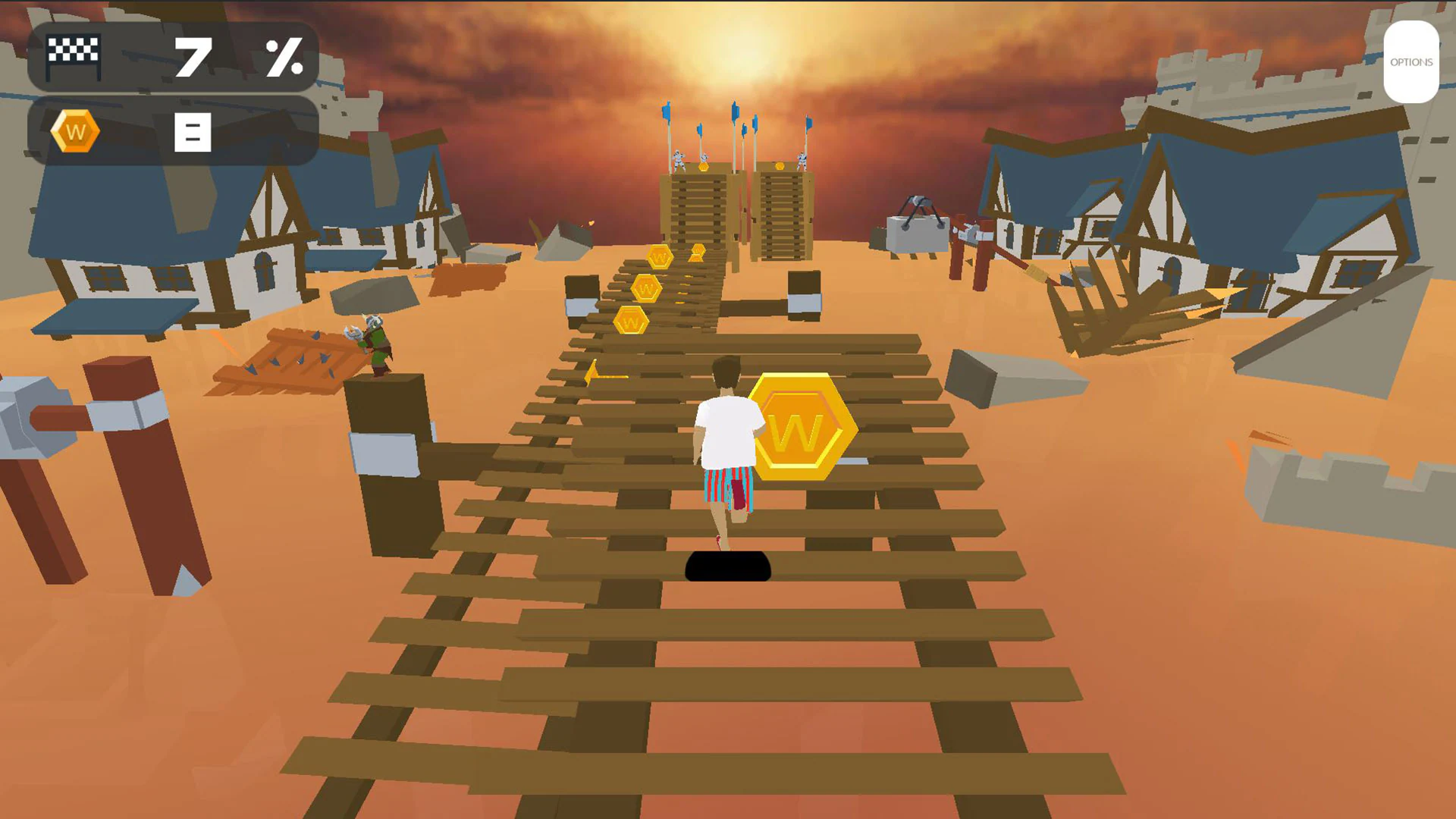The width and height of the screenshot is (1456, 819).
Task: Click the checkered finish flag HUD icon
Action: 74,56
